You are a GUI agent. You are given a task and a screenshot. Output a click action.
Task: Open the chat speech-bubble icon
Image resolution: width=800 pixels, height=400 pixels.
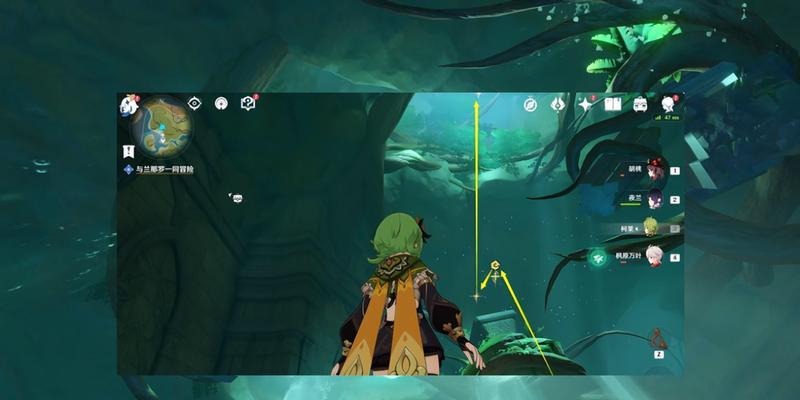click(x=237, y=198)
